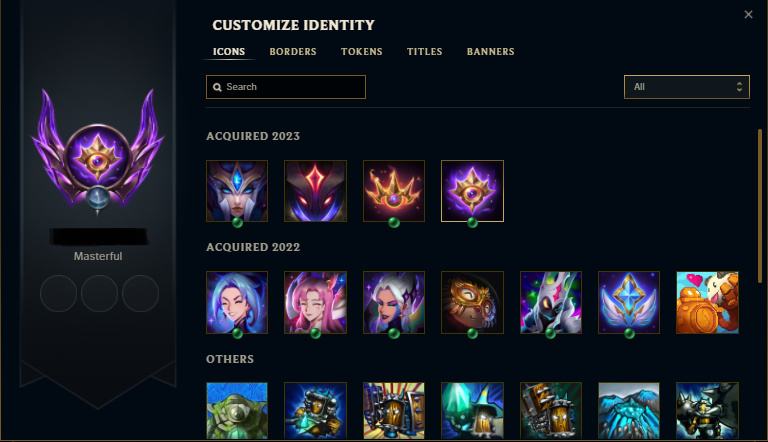This screenshot has height=442, width=768.
Task: Show the Titles tab
Action: tap(424, 52)
